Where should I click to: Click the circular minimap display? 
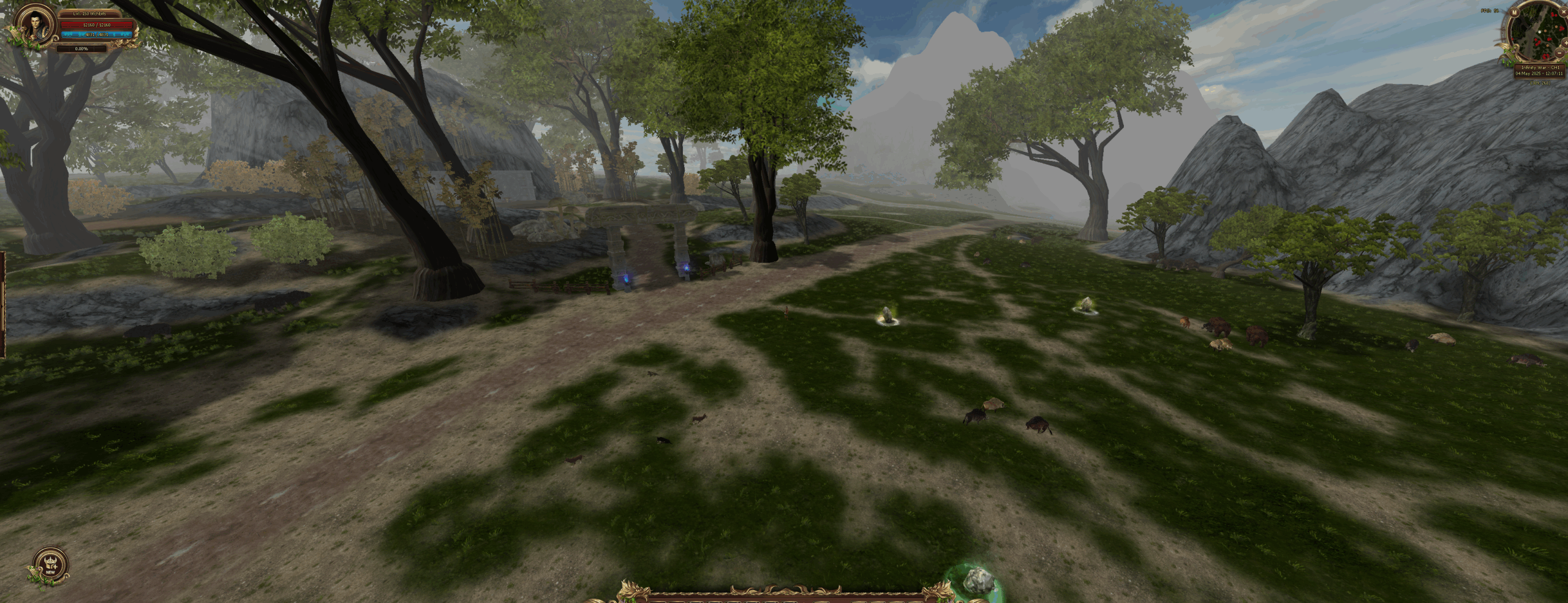1539,31
